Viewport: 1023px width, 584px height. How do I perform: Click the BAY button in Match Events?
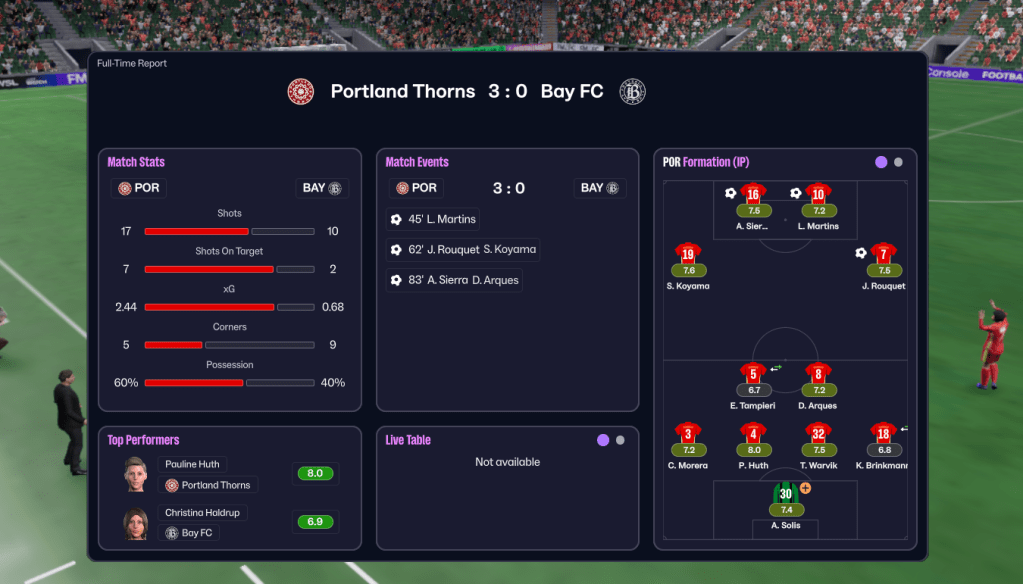[600, 188]
